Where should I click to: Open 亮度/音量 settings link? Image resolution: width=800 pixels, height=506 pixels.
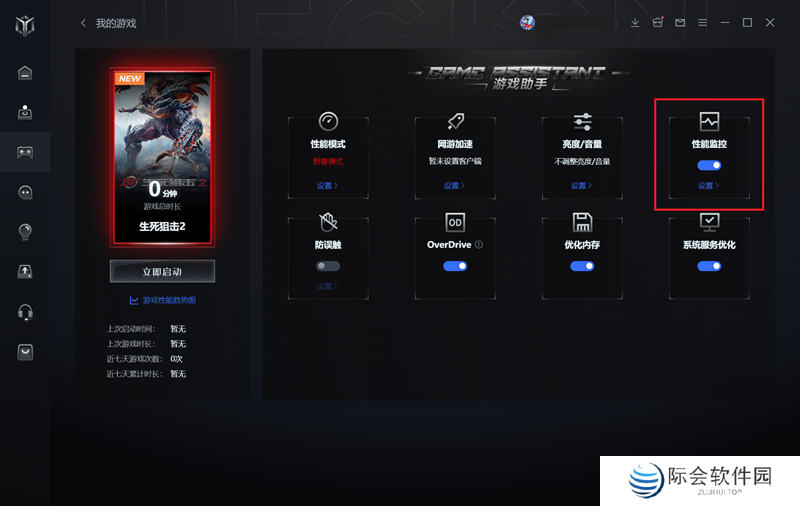(582, 186)
